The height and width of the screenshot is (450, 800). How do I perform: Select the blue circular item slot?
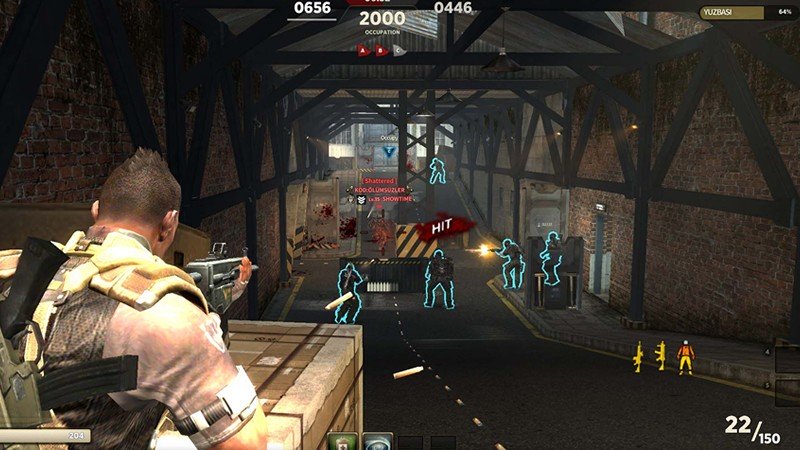[377, 441]
